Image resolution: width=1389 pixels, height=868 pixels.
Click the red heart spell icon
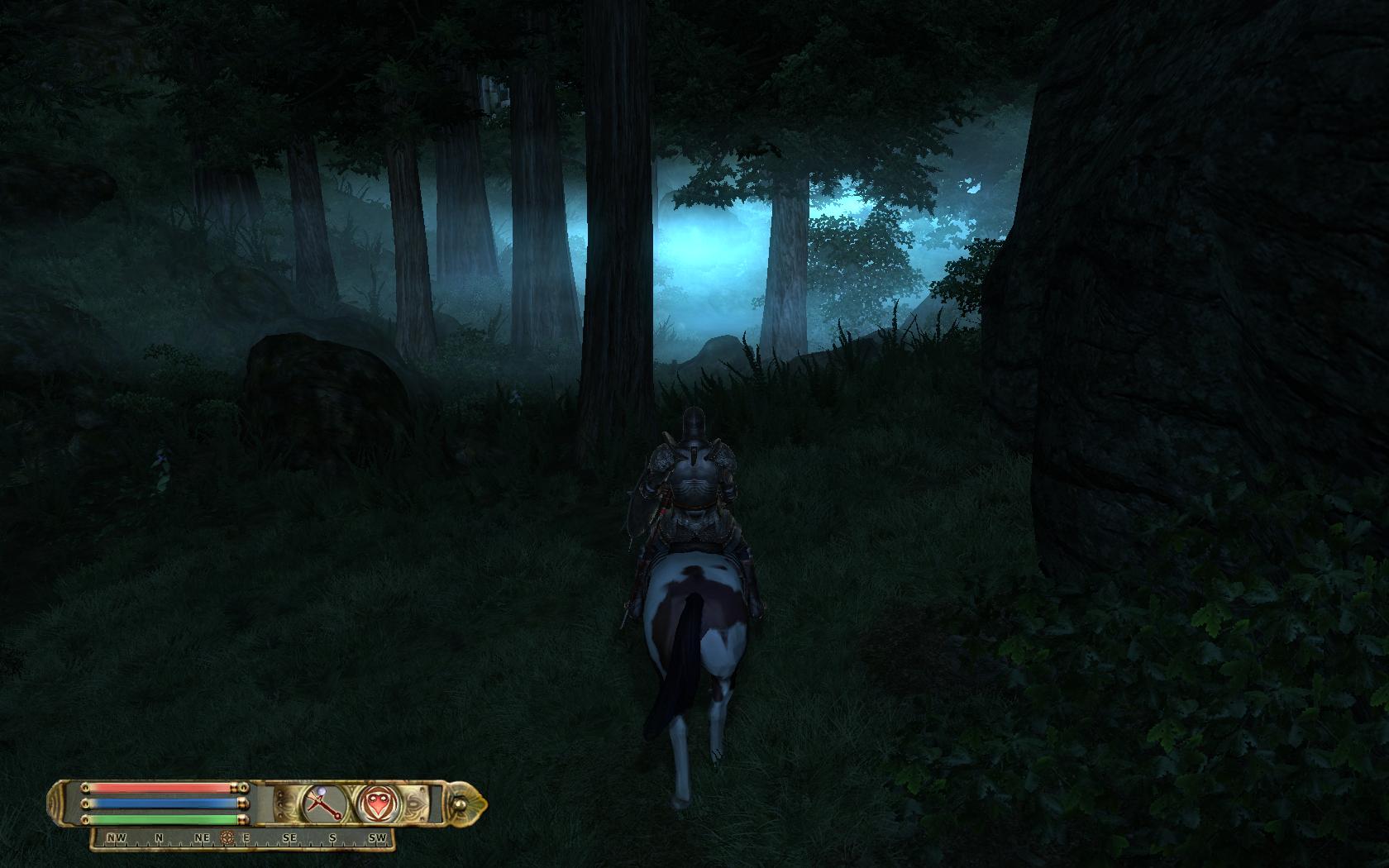pyautogui.click(x=375, y=803)
